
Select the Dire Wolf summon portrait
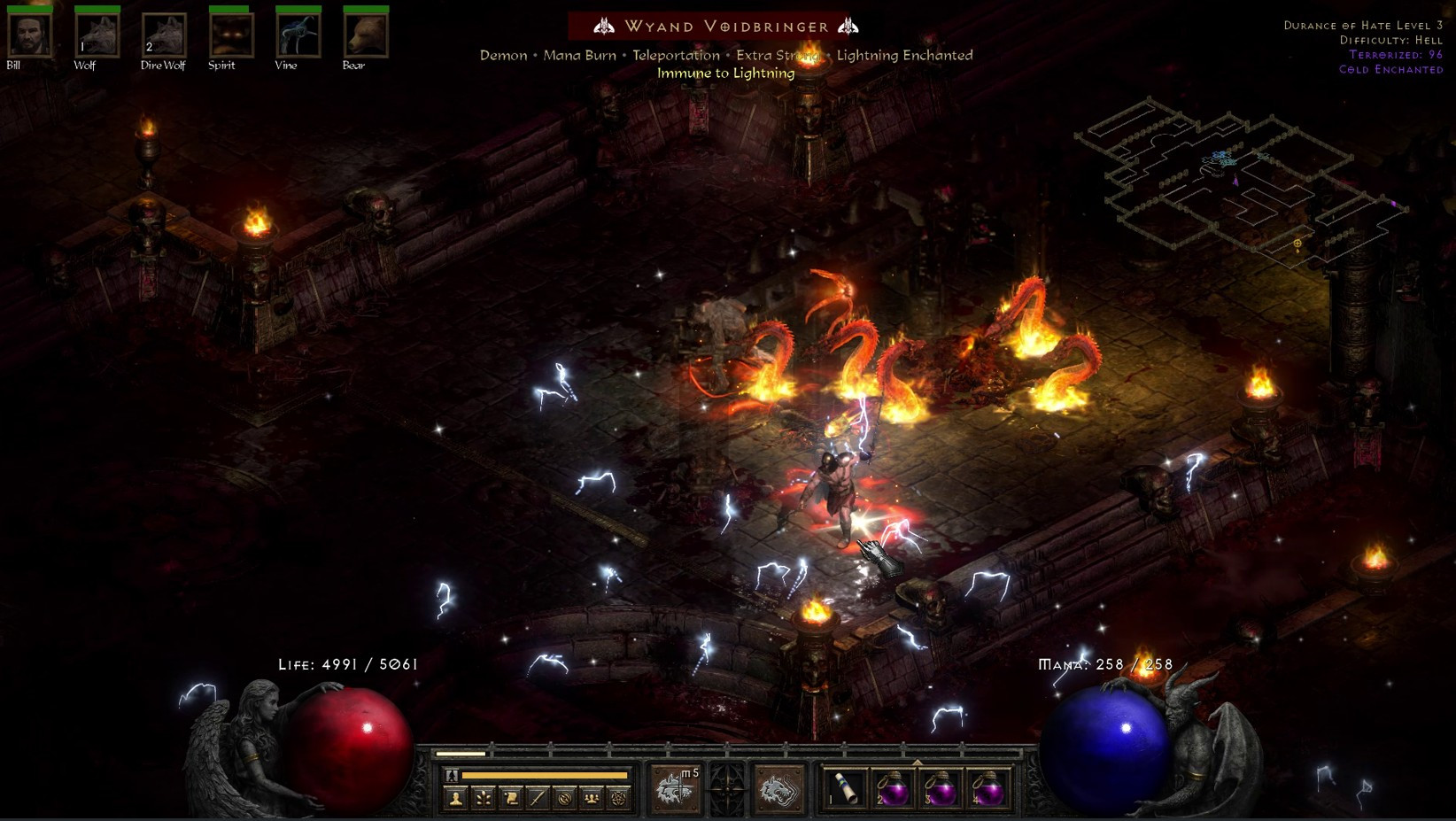tap(163, 35)
